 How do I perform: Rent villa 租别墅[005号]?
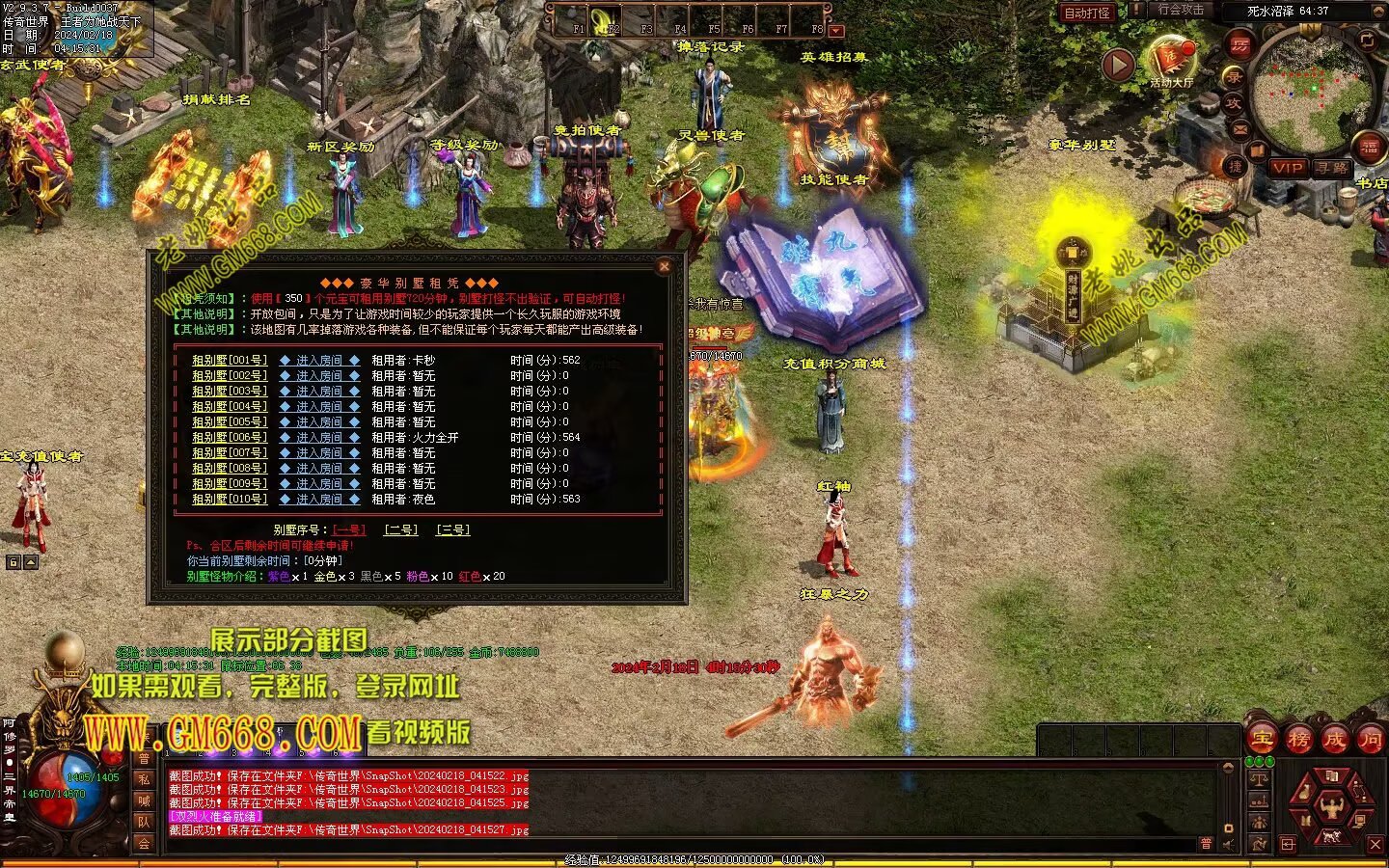pos(229,422)
